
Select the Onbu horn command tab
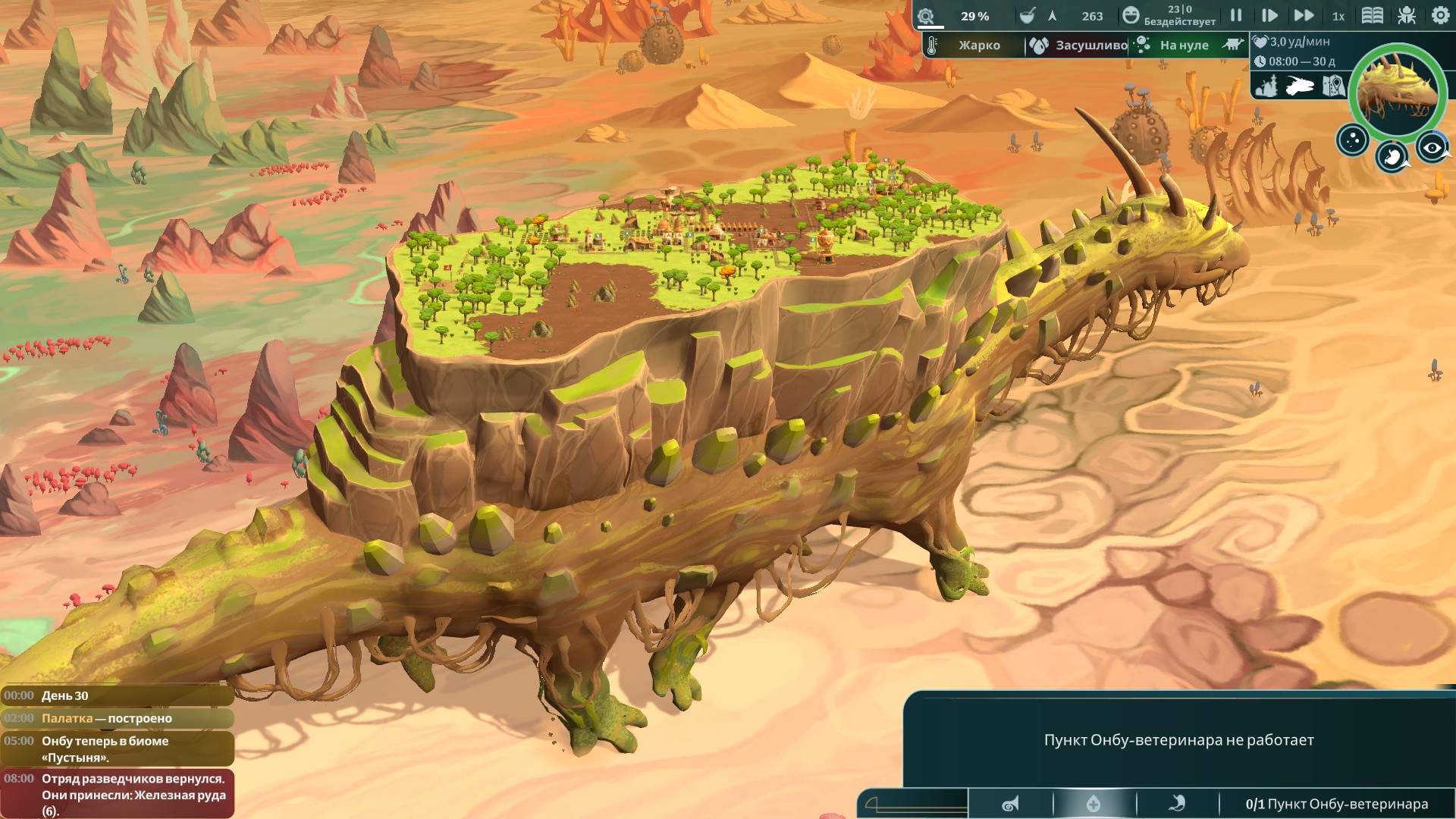tap(1010, 804)
